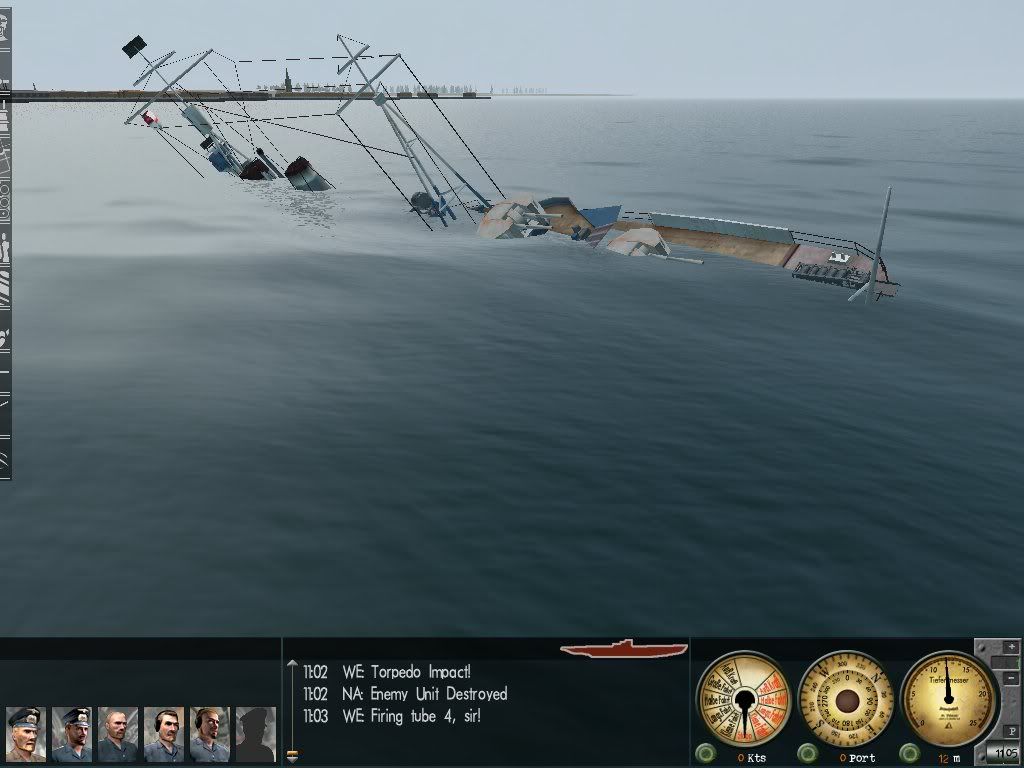Toggle the green button under the speed dial
Screen dimensions: 1024x768
point(707,753)
